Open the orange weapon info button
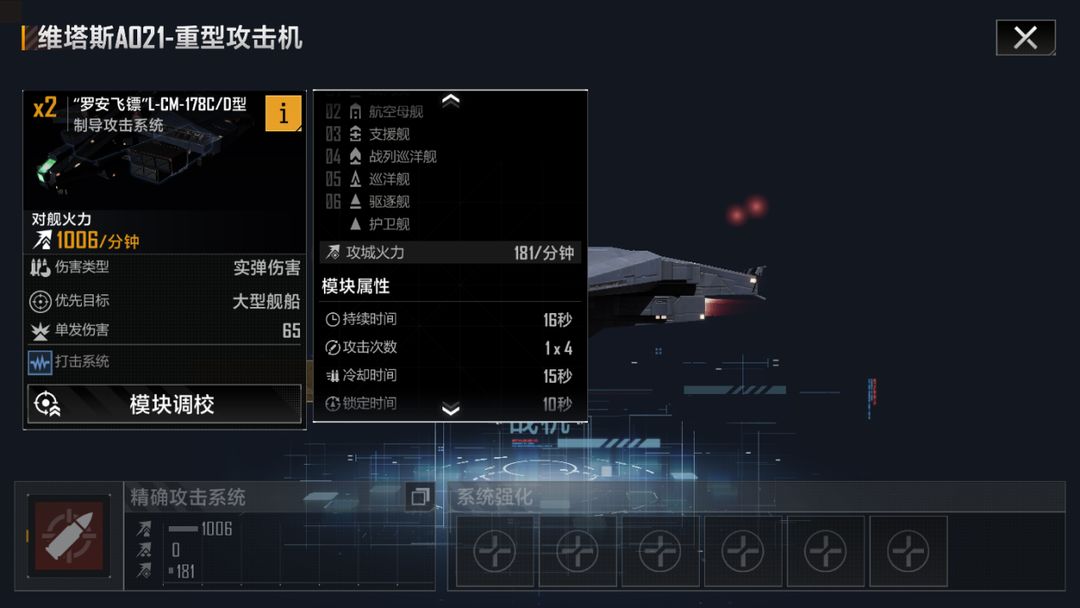 click(x=283, y=113)
